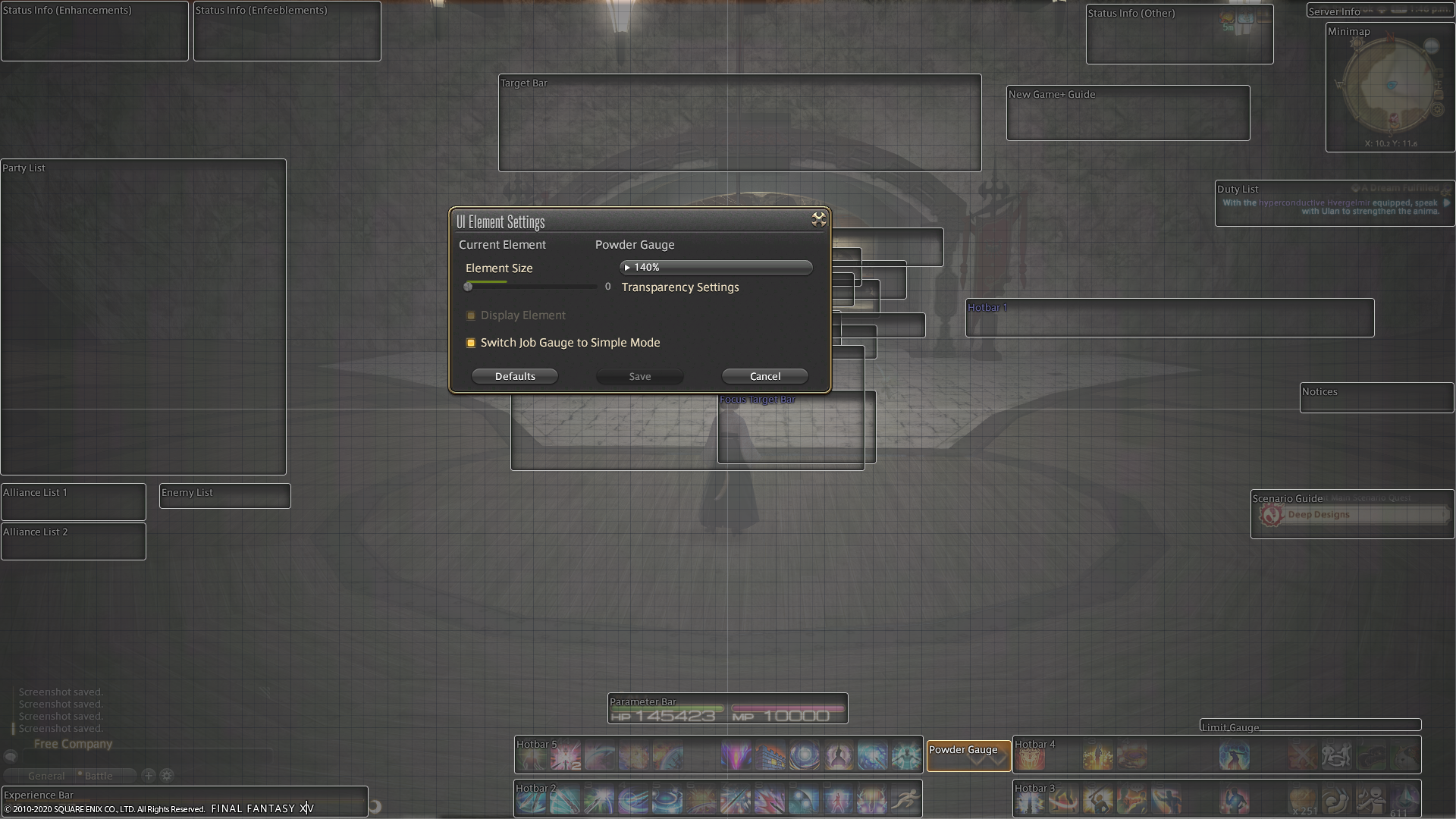Expand the Duty List quest arrow

(x=1445, y=203)
